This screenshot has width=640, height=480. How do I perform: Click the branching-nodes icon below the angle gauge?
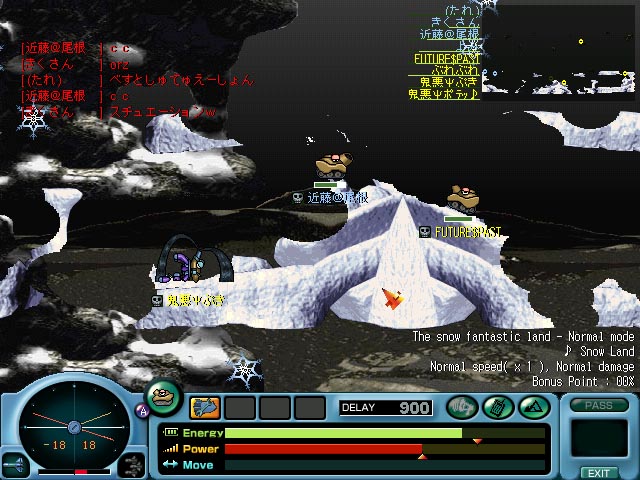coord(131,464)
